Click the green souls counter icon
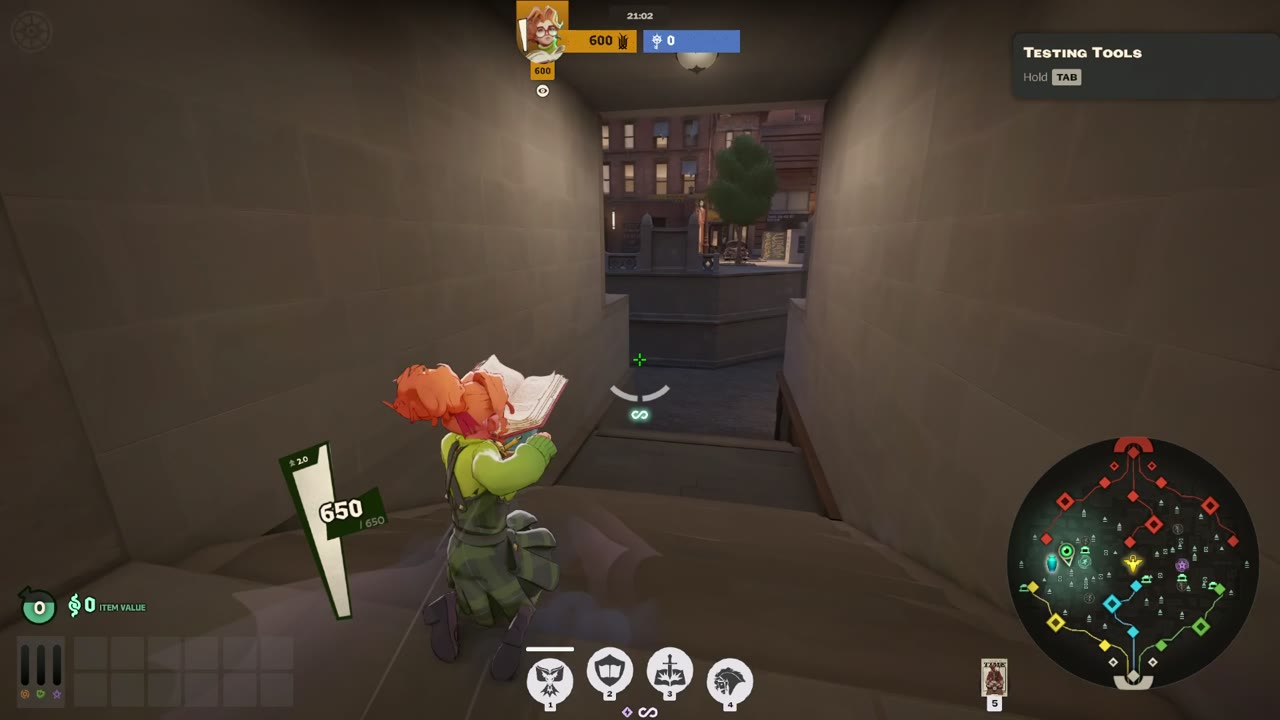This screenshot has width=1280, height=720. (x=38, y=606)
